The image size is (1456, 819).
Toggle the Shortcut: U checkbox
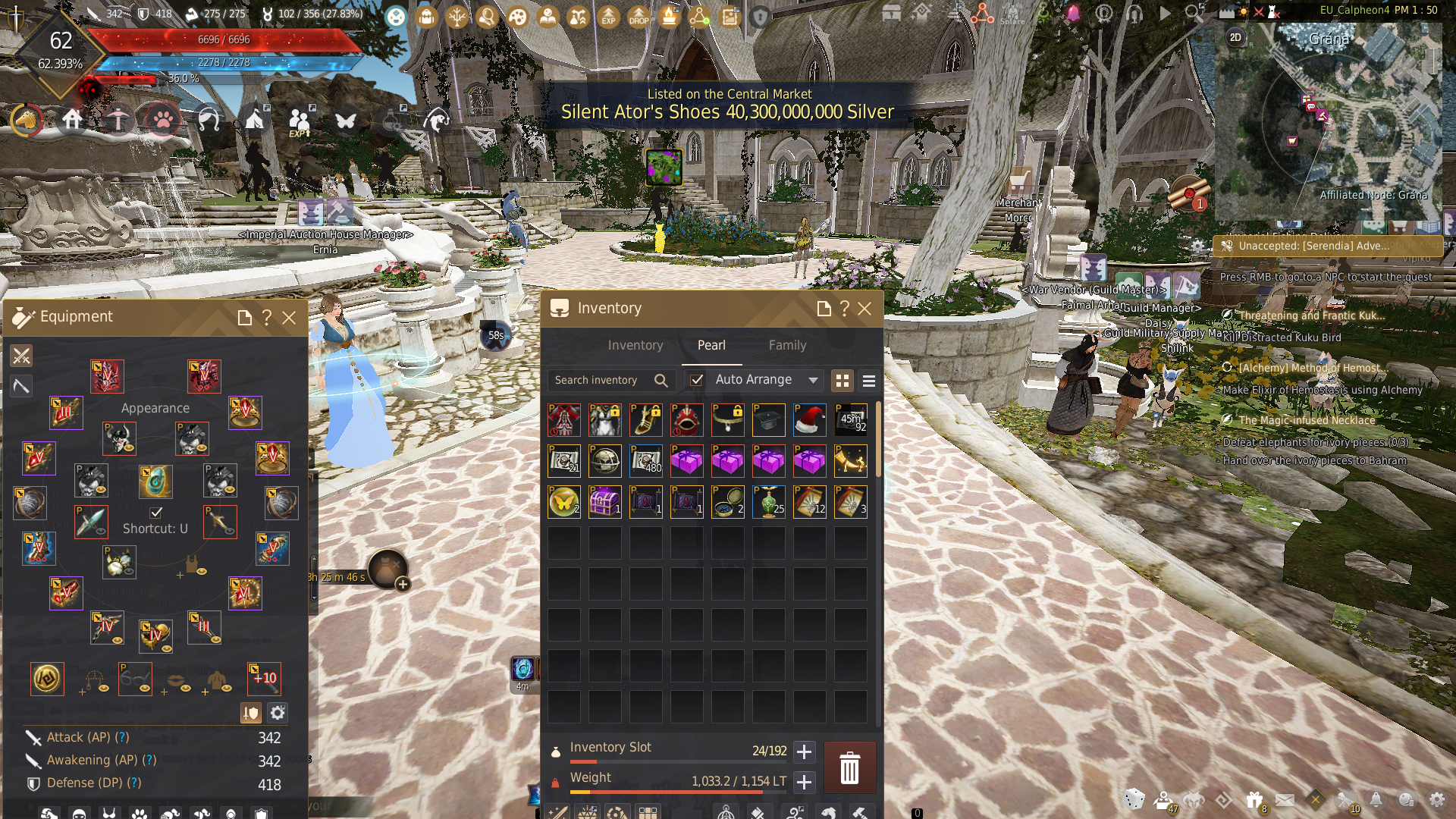[155, 513]
